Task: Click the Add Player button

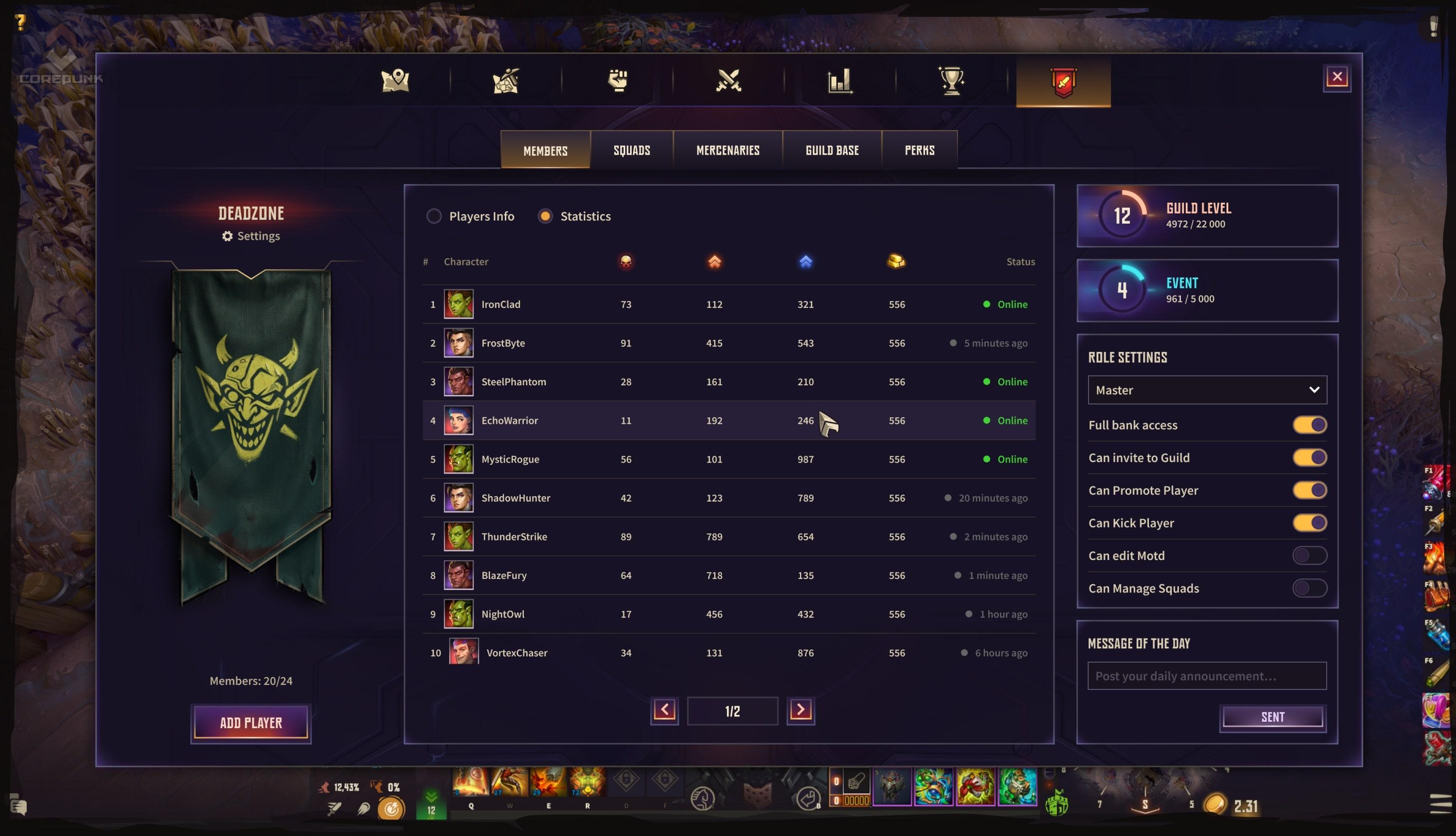Action: click(251, 723)
